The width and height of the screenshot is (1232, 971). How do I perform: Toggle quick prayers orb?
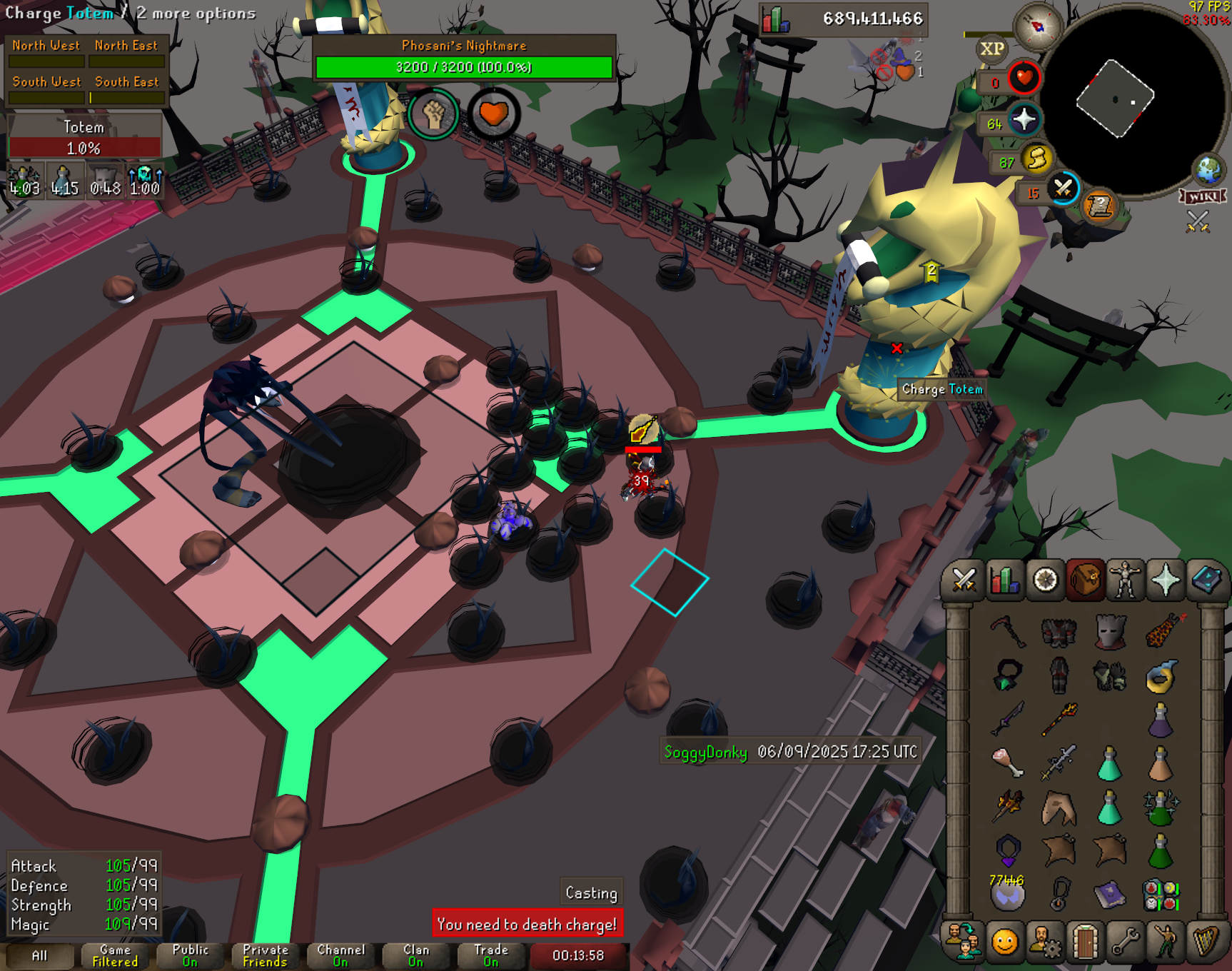(1024, 119)
